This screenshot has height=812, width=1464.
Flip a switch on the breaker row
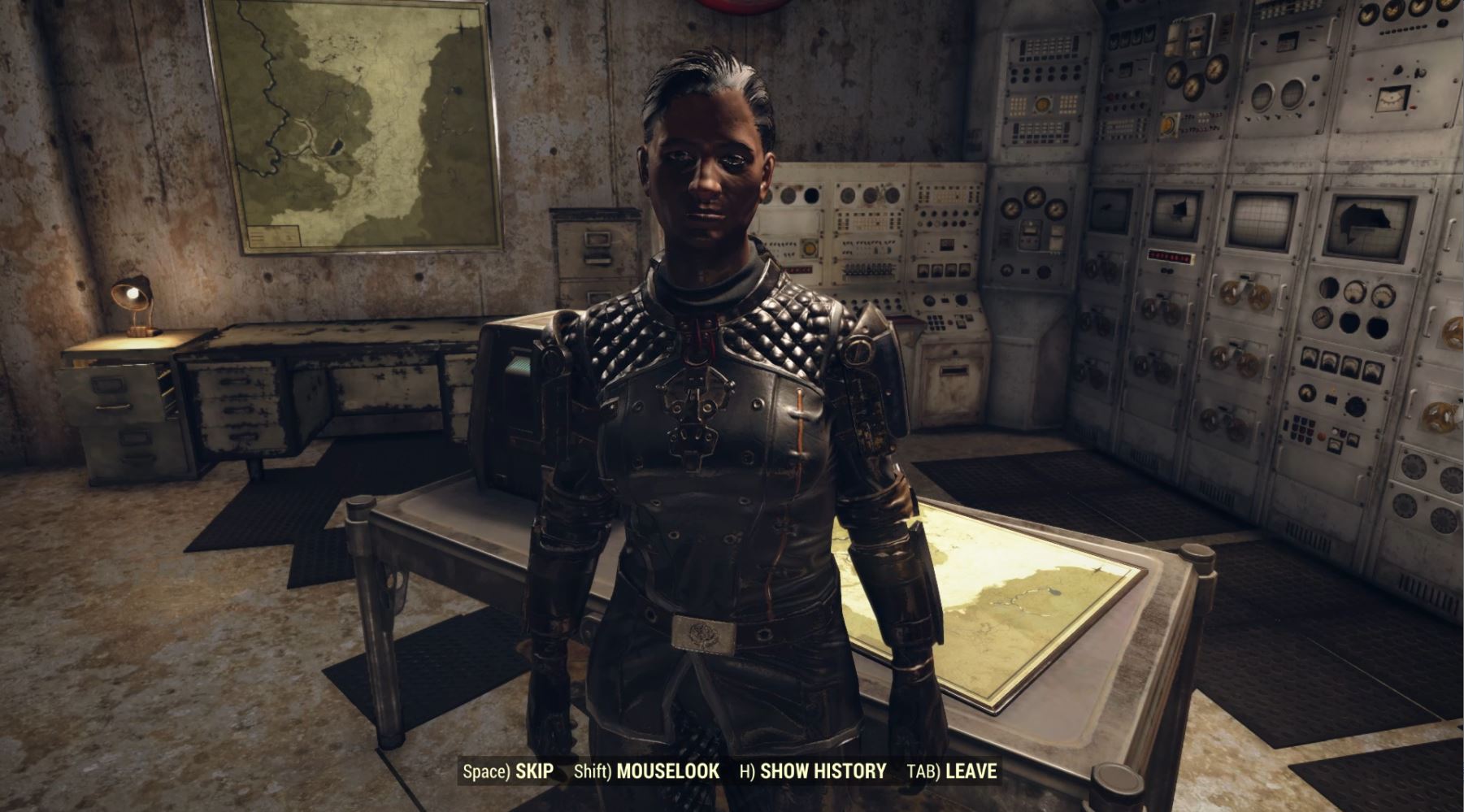click(867, 270)
